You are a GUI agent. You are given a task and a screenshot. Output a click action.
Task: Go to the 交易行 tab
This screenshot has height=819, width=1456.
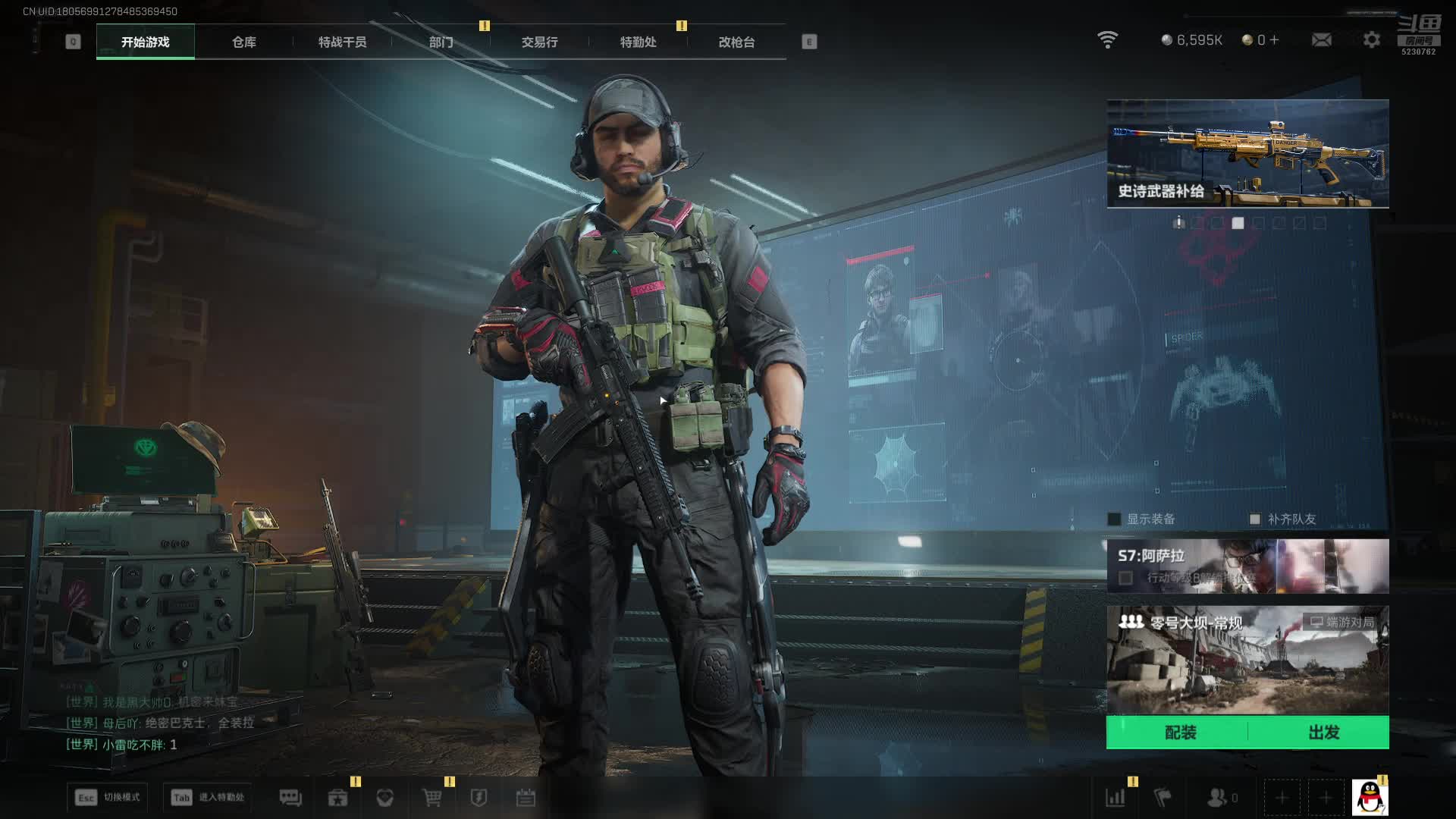[x=539, y=42]
